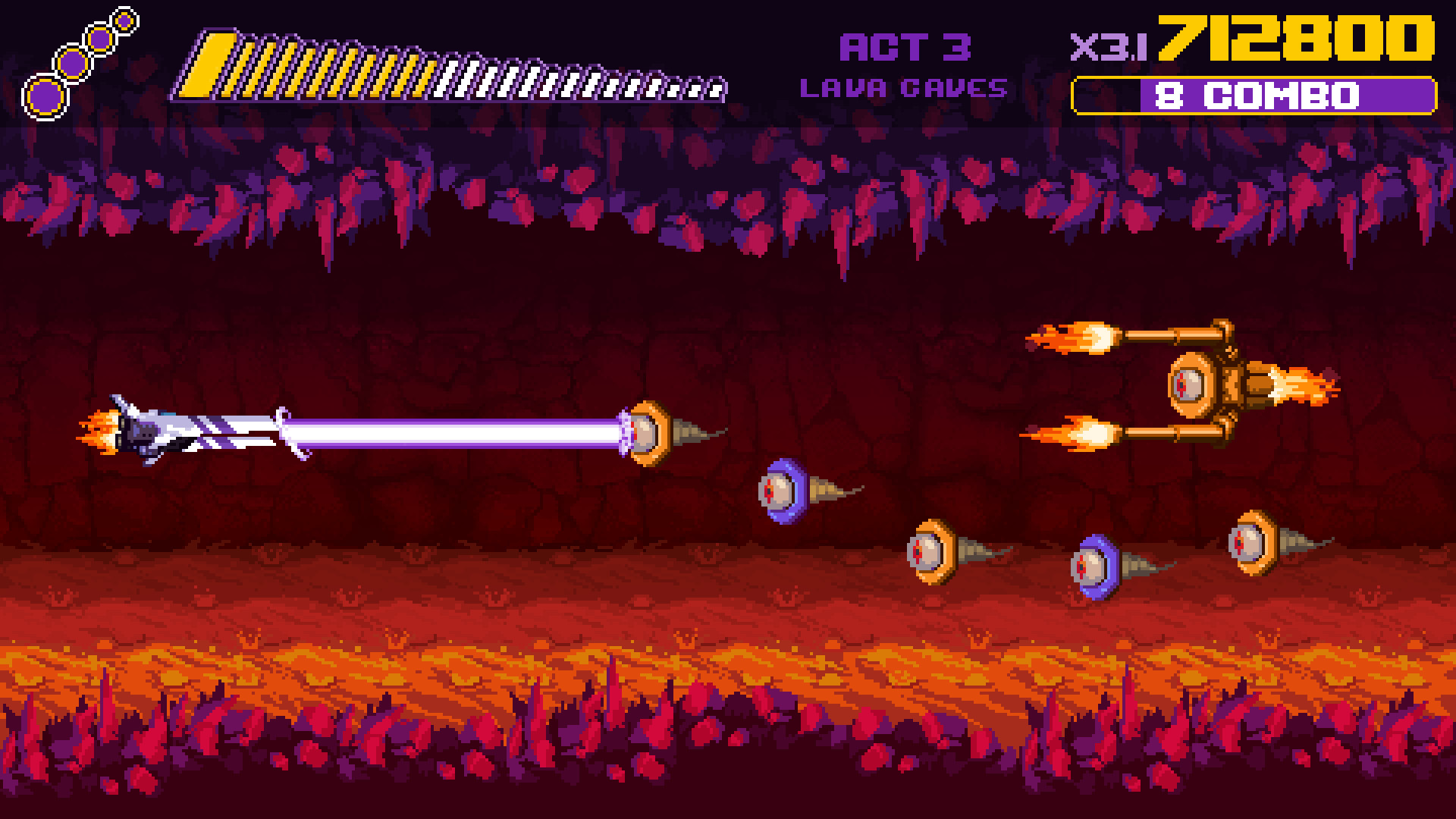1456x819 pixels.
Task: Select the player's sword ship
Action: pyautogui.click(x=152, y=432)
